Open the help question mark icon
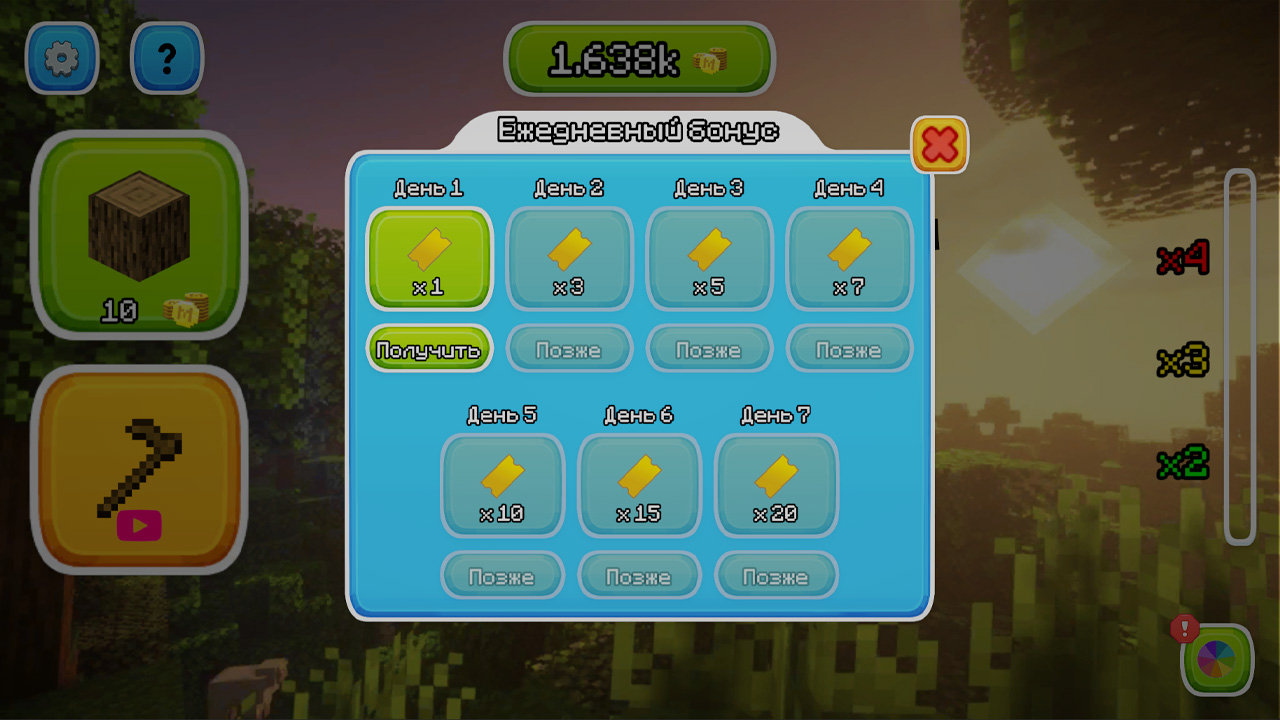Screen dimensions: 1280x720 click(x=166, y=57)
